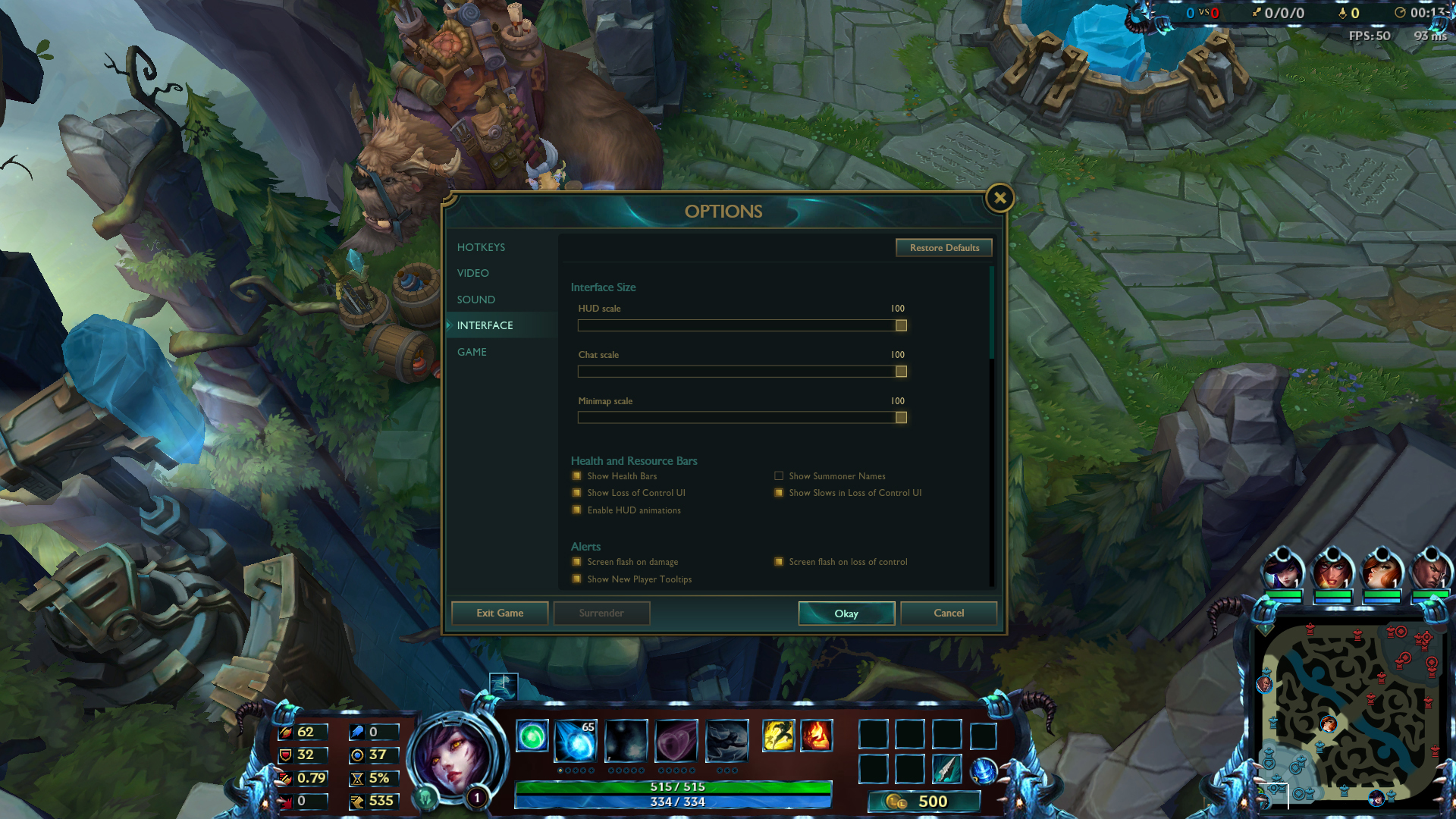
Task: Click the Minimap scale slider handle
Action: [901, 418]
